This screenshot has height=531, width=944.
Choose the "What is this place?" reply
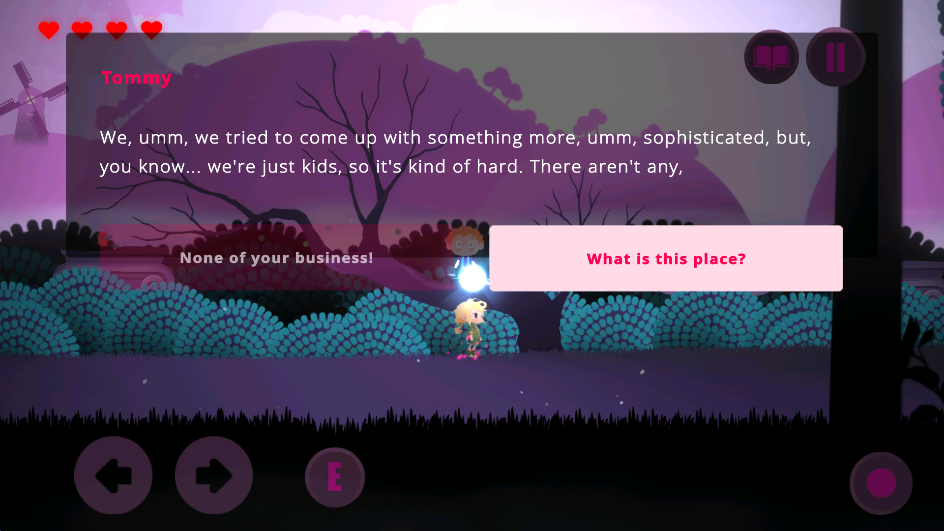click(x=666, y=259)
